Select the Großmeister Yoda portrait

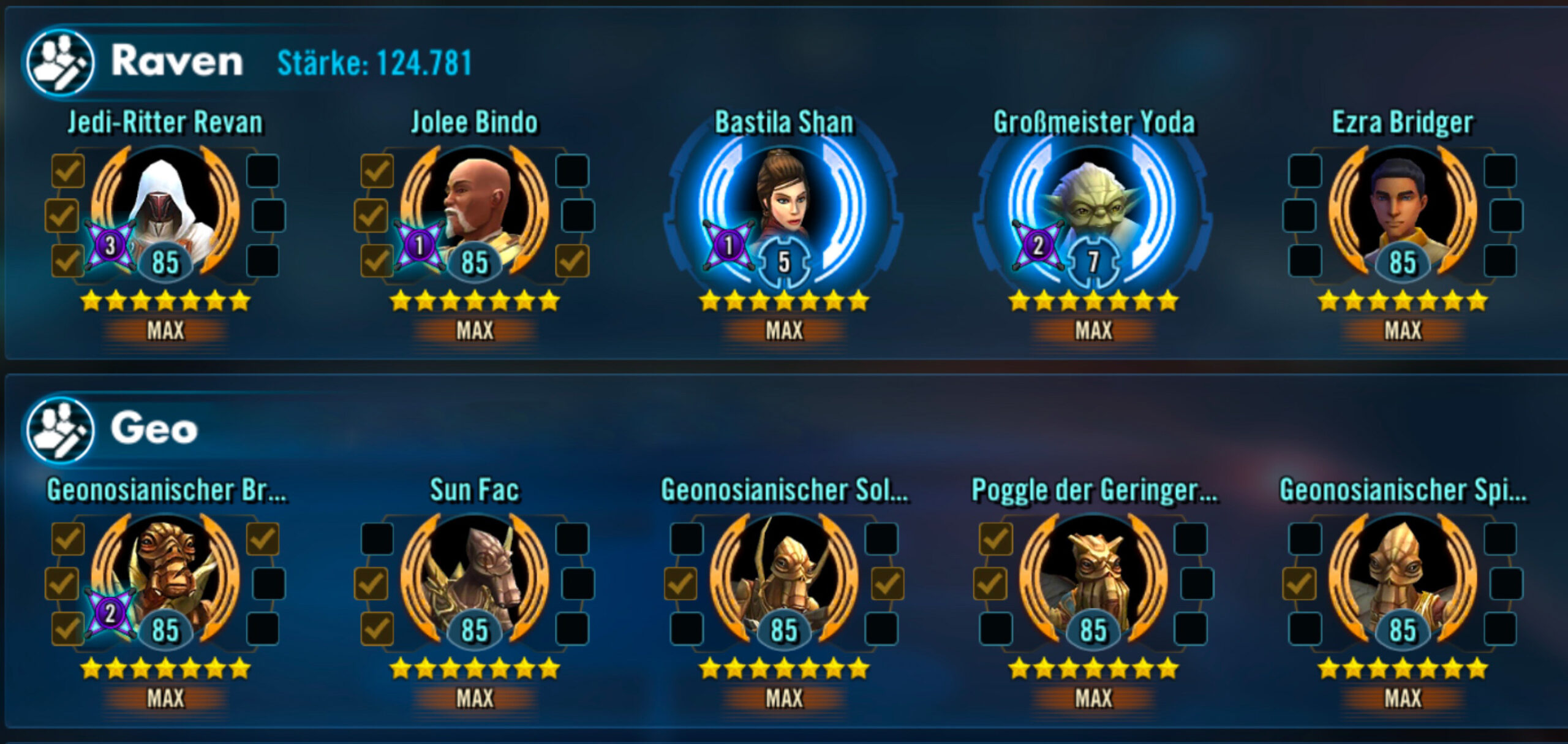(1093, 208)
